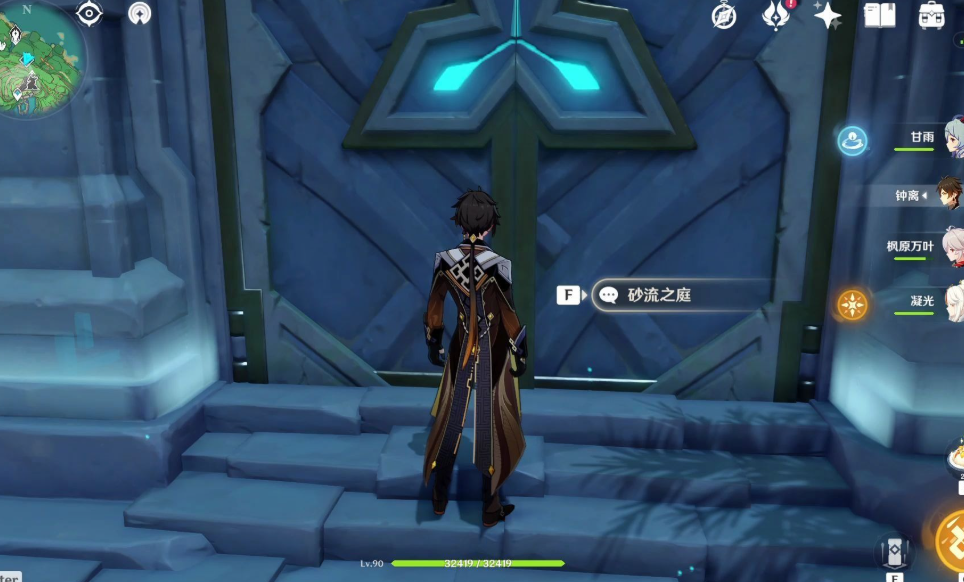
Task: Open the four-pointed star wish icon
Action: coord(827,15)
